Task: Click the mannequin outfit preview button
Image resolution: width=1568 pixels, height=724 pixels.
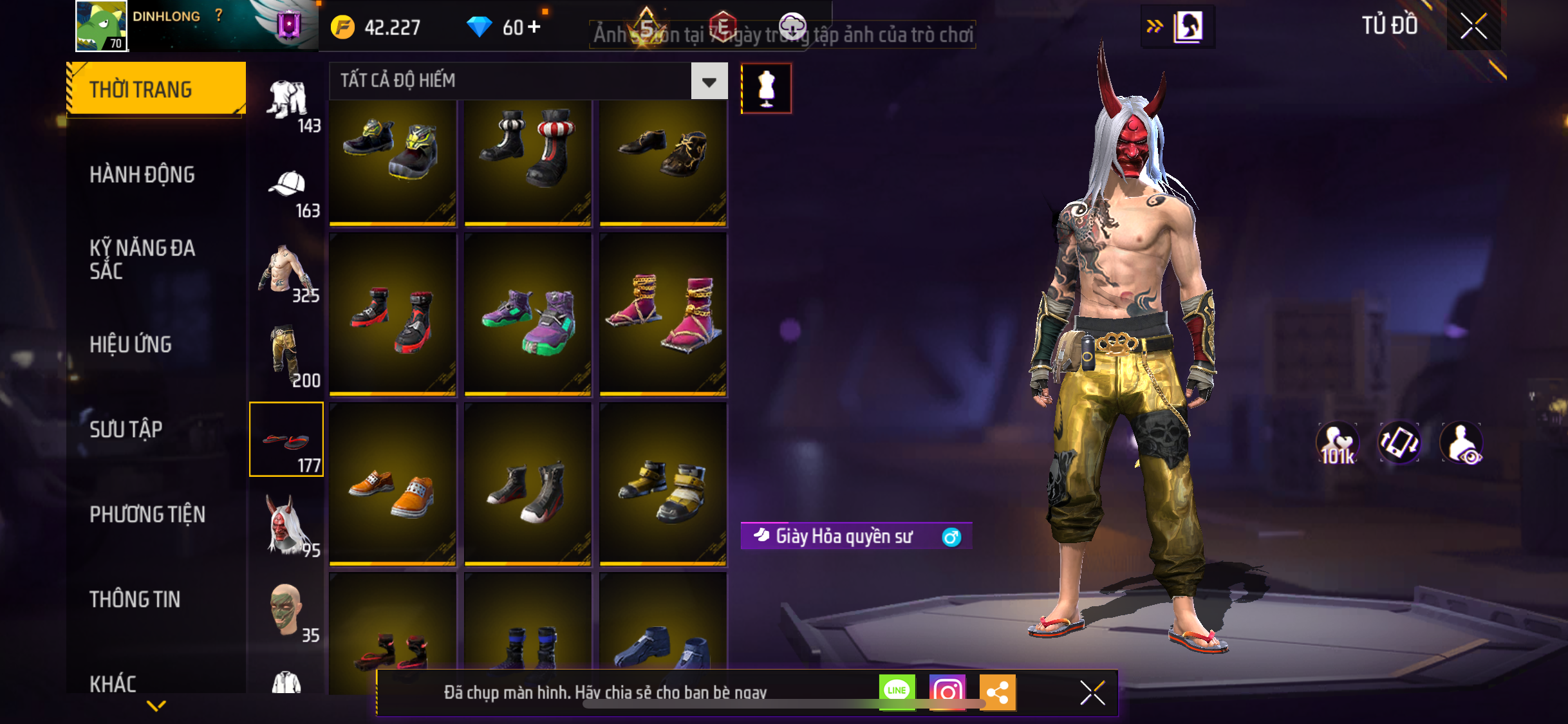Action: point(766,88)
